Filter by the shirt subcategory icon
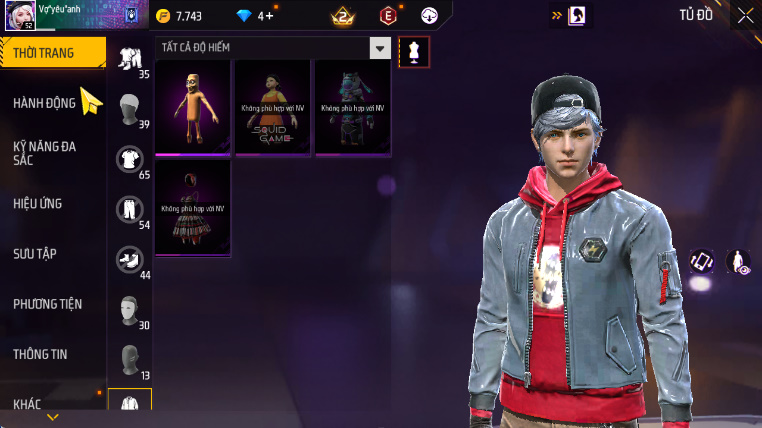The image size is (762, 428). pyautogui.click(x=129, y=158)
